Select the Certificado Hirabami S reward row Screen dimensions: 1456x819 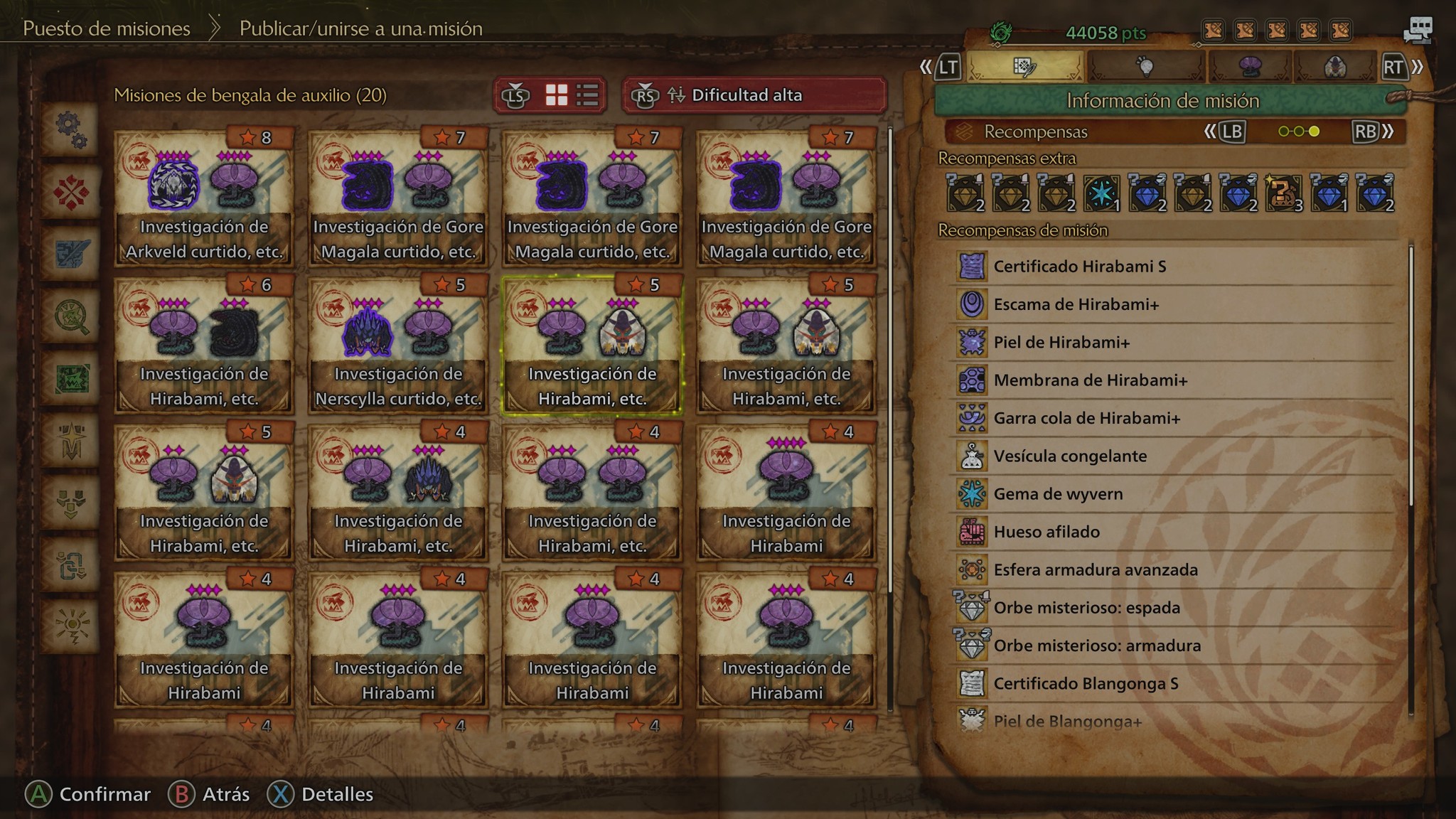coord(1173,267)
